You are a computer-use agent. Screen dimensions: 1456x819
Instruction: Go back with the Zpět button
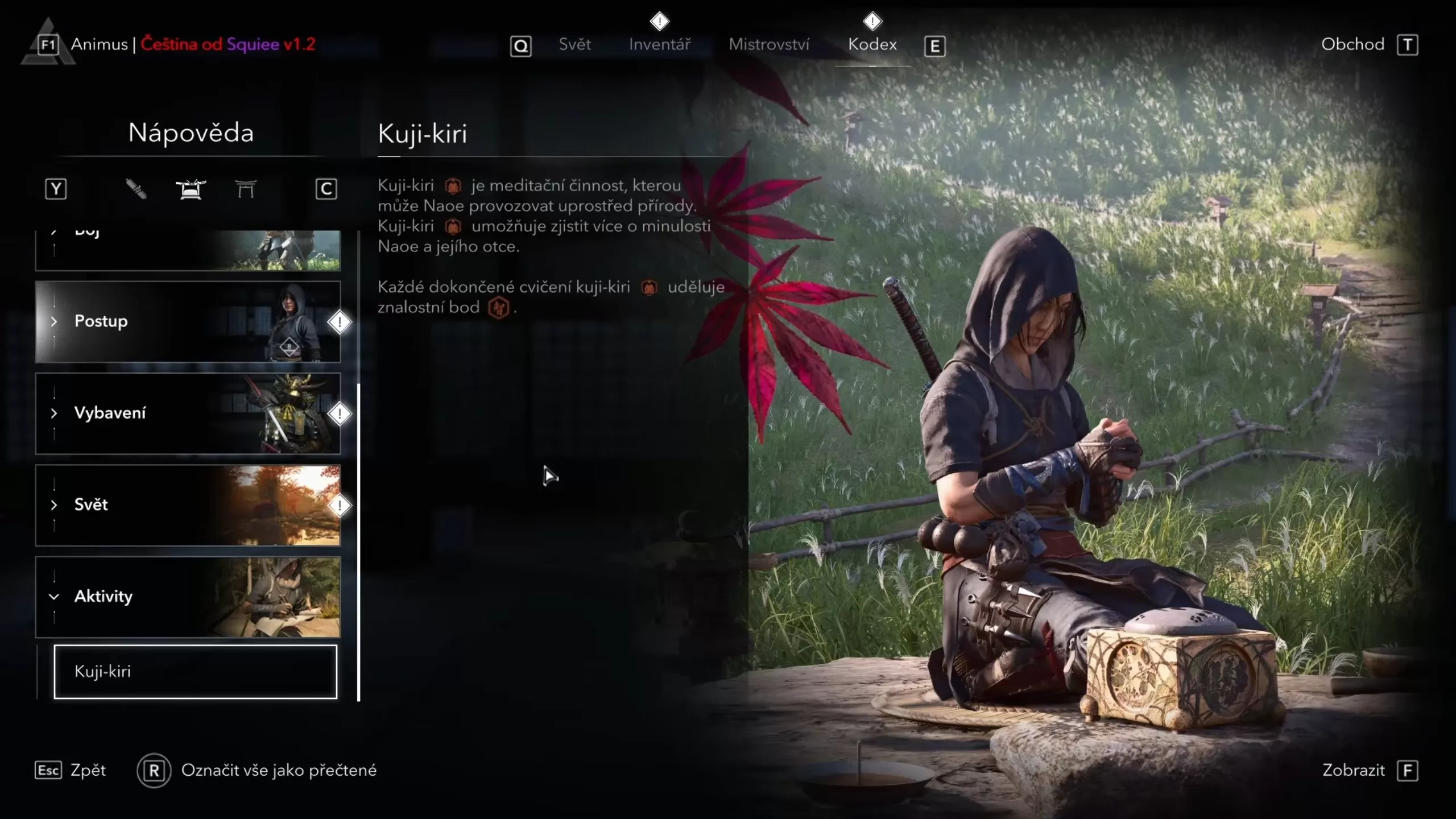click(x=71, y=770)
